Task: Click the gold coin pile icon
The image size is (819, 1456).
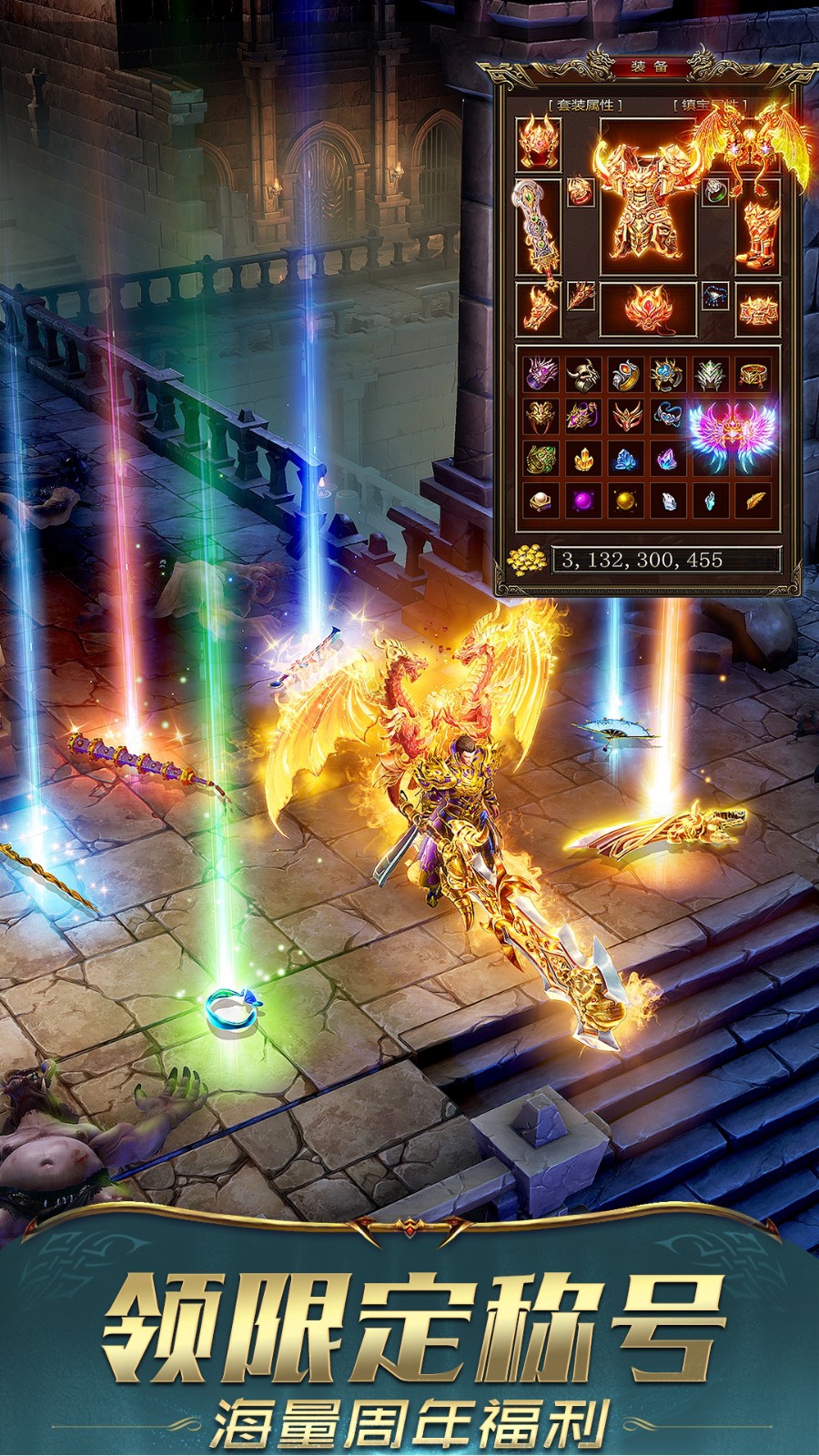Action: (x=528, y=559)
